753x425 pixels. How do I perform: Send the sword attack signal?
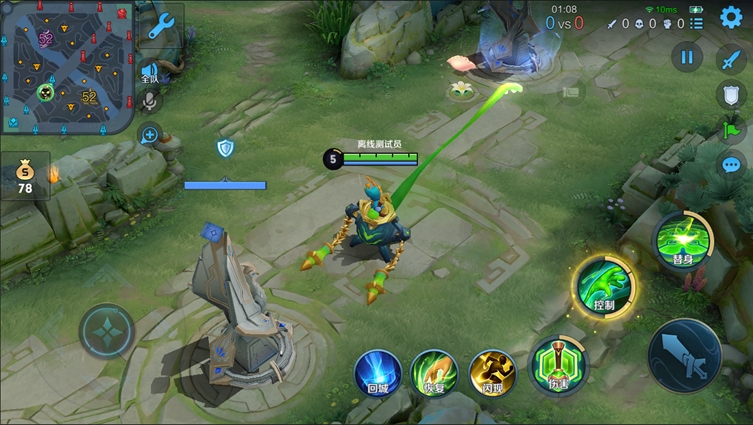pos(731,58)
